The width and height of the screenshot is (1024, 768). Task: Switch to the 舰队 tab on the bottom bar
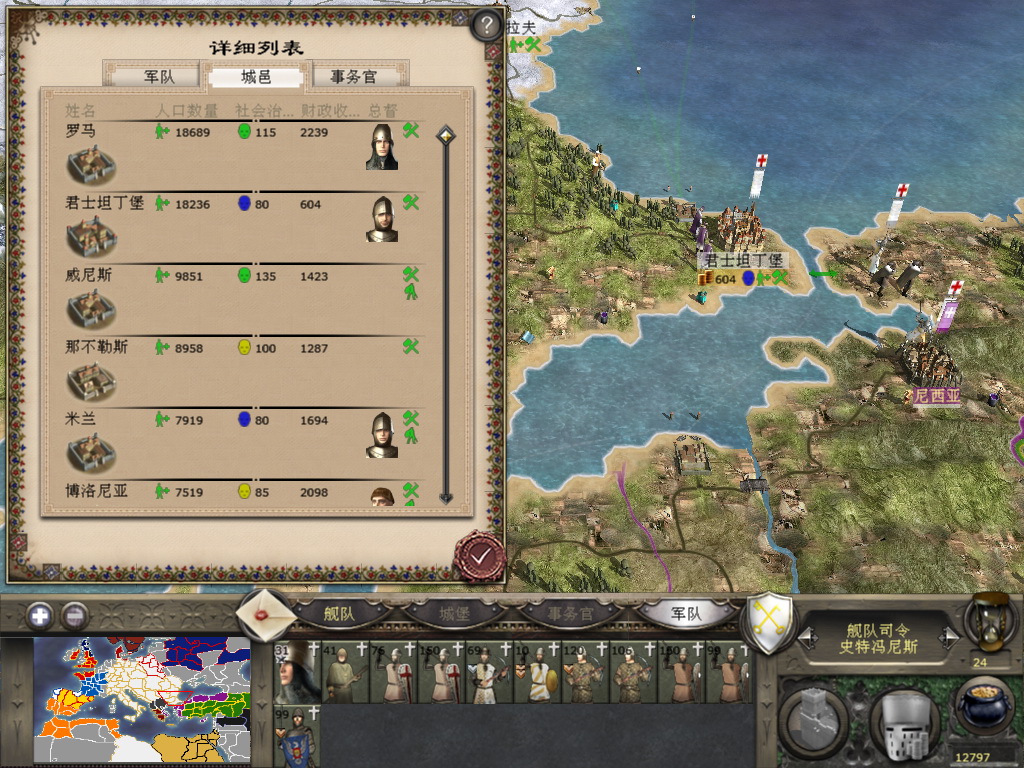339,614
